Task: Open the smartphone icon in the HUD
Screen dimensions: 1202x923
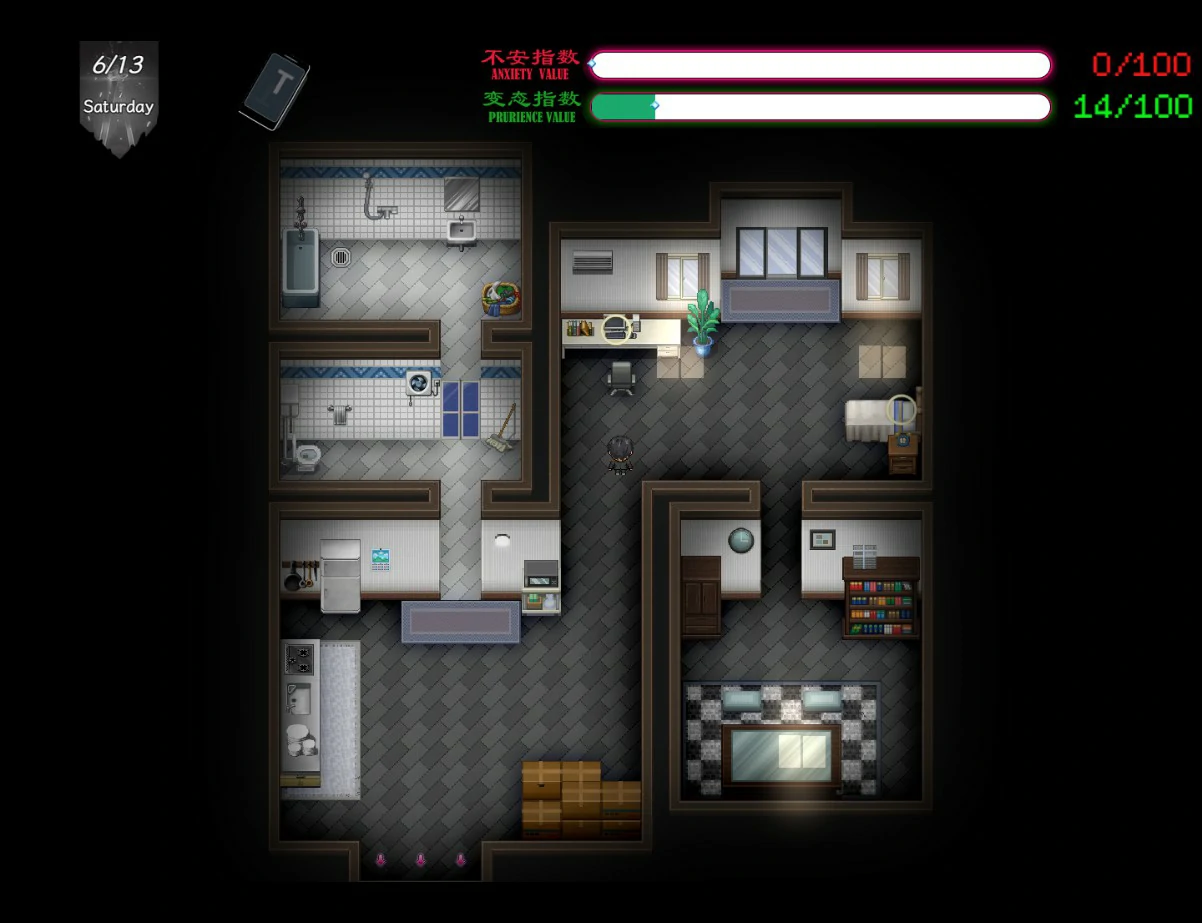Action: click(274, 91)
